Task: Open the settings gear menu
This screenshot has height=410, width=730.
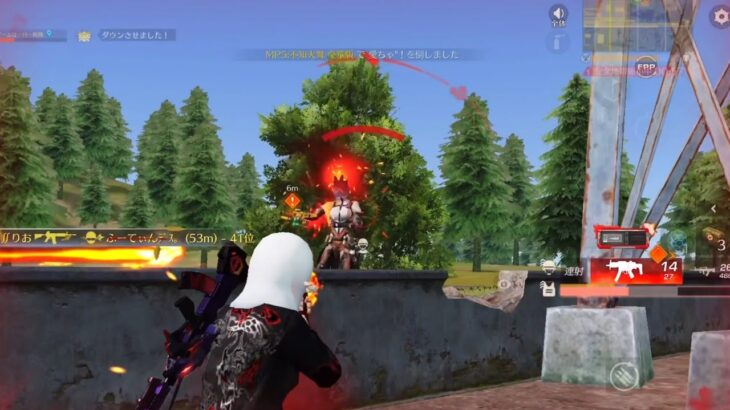Action: click(720, 16)
